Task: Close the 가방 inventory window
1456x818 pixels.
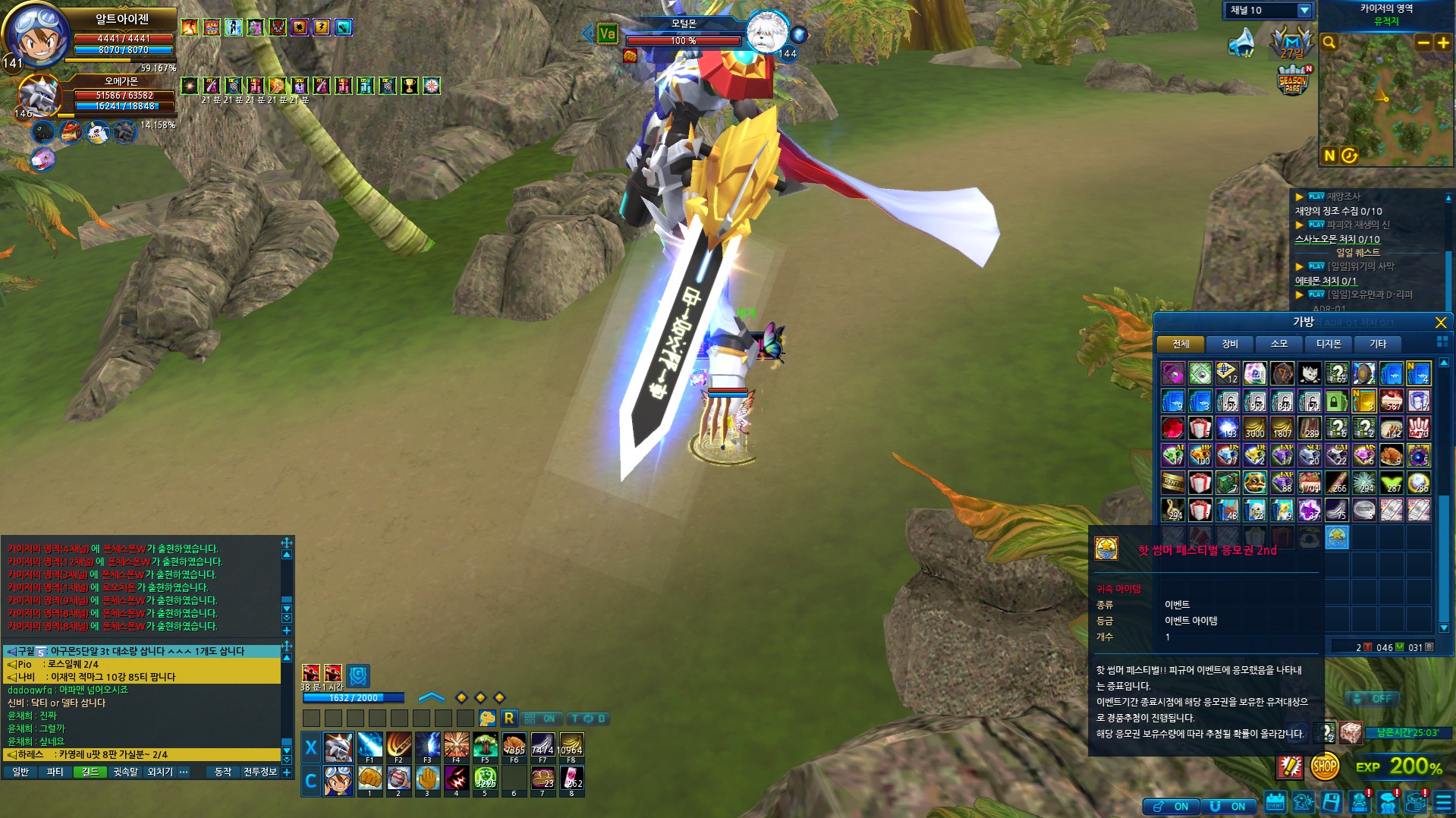Action: [x=1440, y=322]
